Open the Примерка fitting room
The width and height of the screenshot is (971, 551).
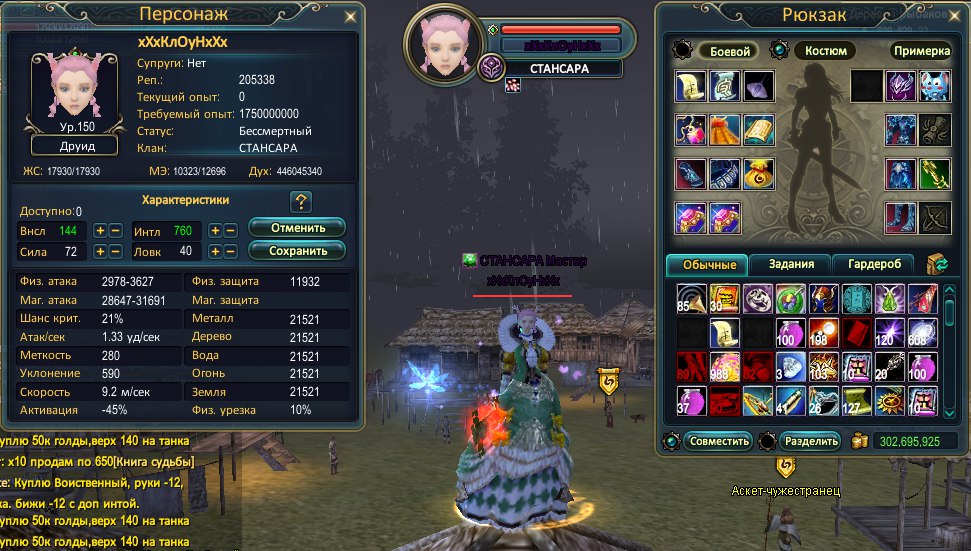919,51
